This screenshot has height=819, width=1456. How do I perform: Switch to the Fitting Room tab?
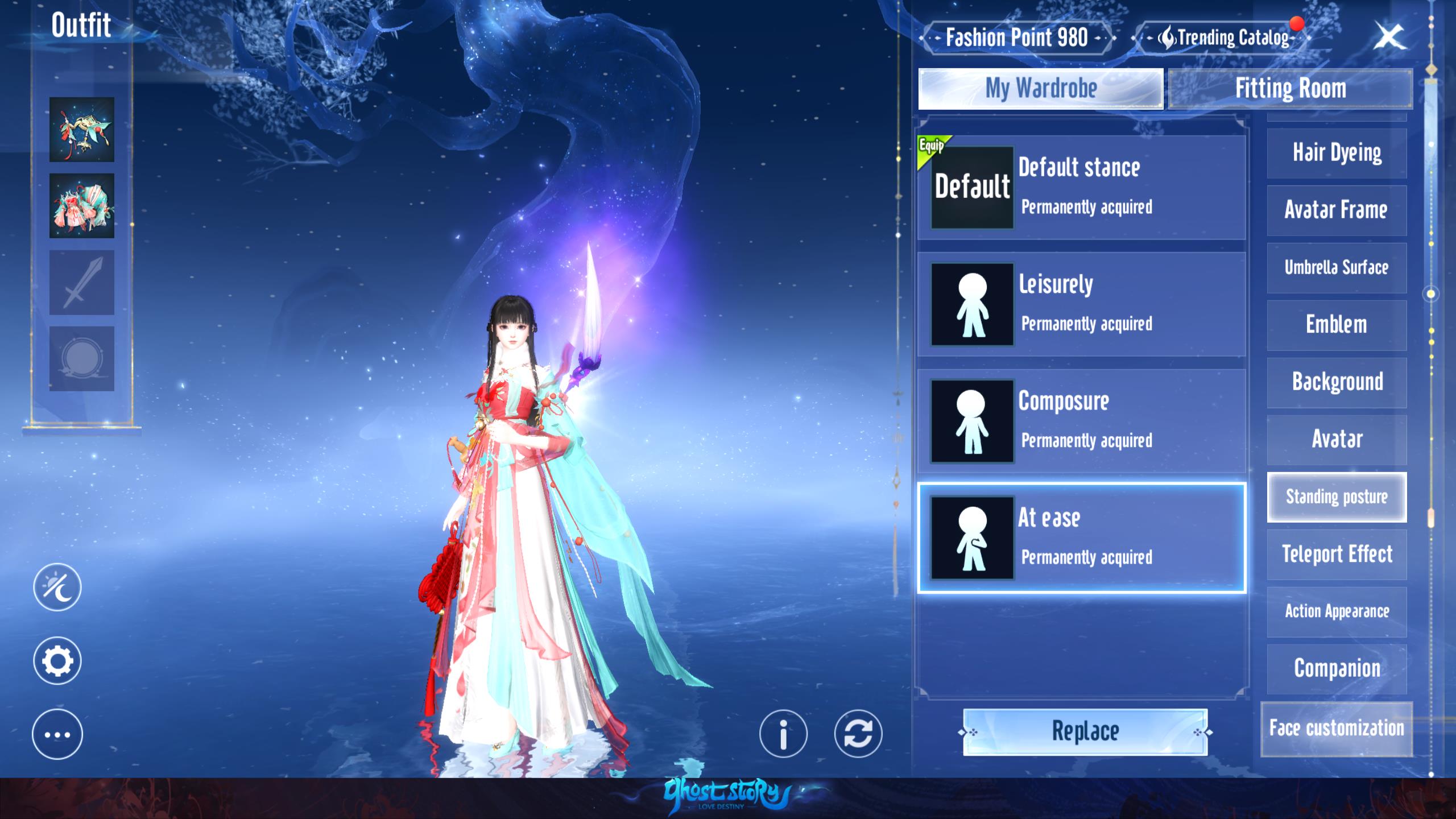coord(1290,89)
